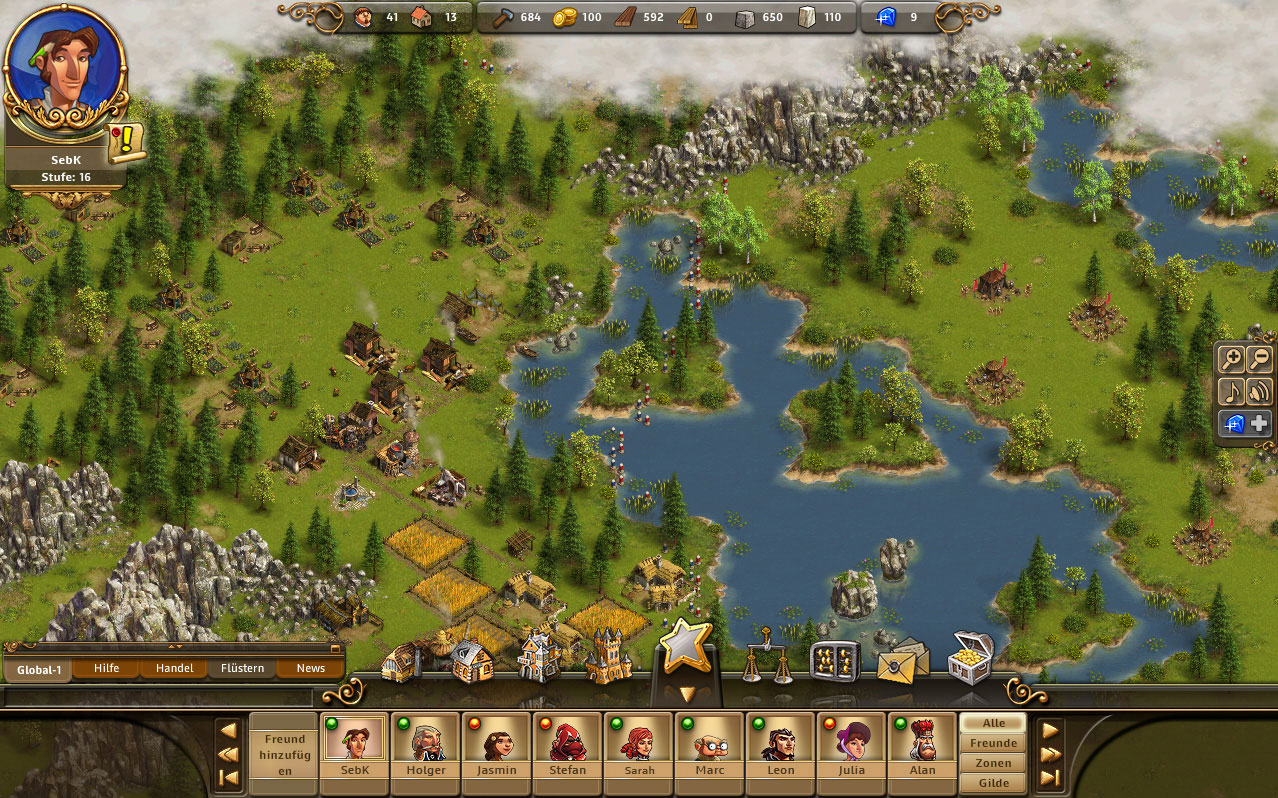The height and width of the screenshot is (798, 1278).
Task: Open the Flüstern chat tab
Action: 242,668
